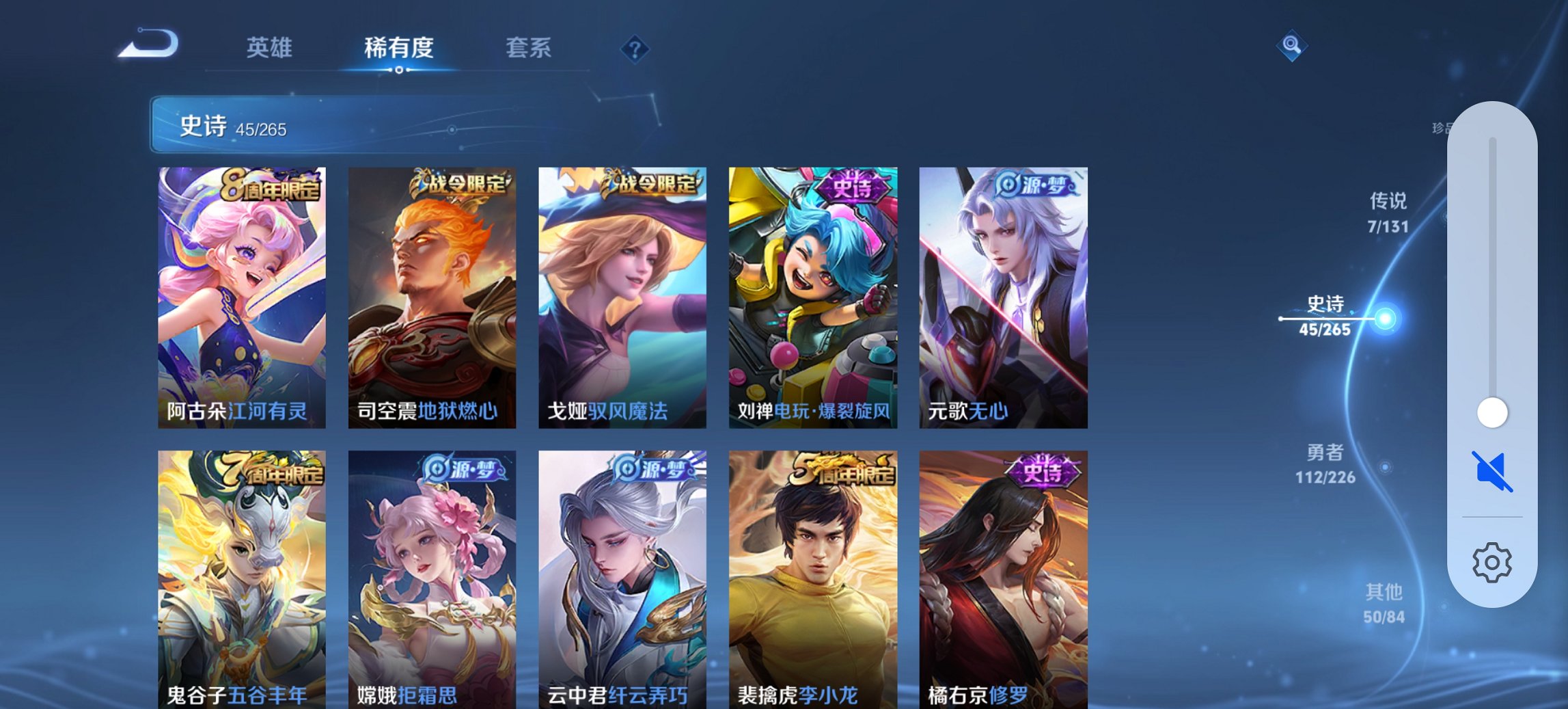
Task: Switch to the 套系 tab
Action: pos(529,48)
